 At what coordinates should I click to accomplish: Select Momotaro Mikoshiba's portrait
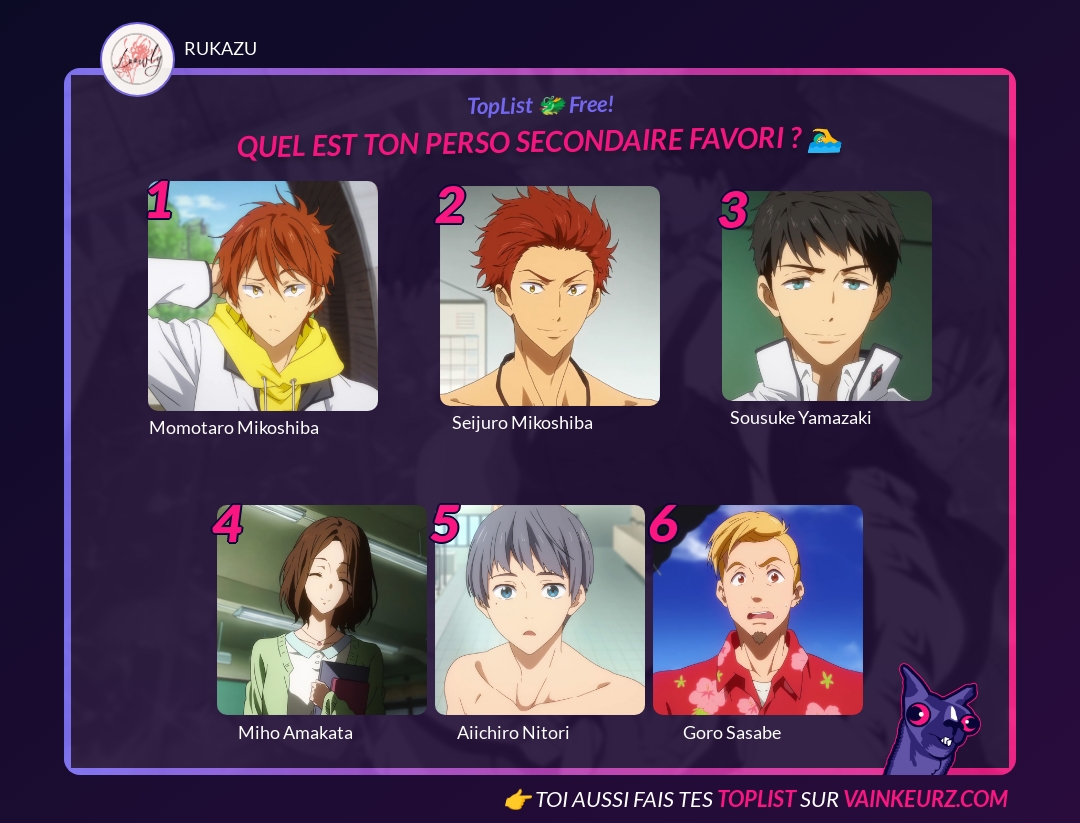263,296
